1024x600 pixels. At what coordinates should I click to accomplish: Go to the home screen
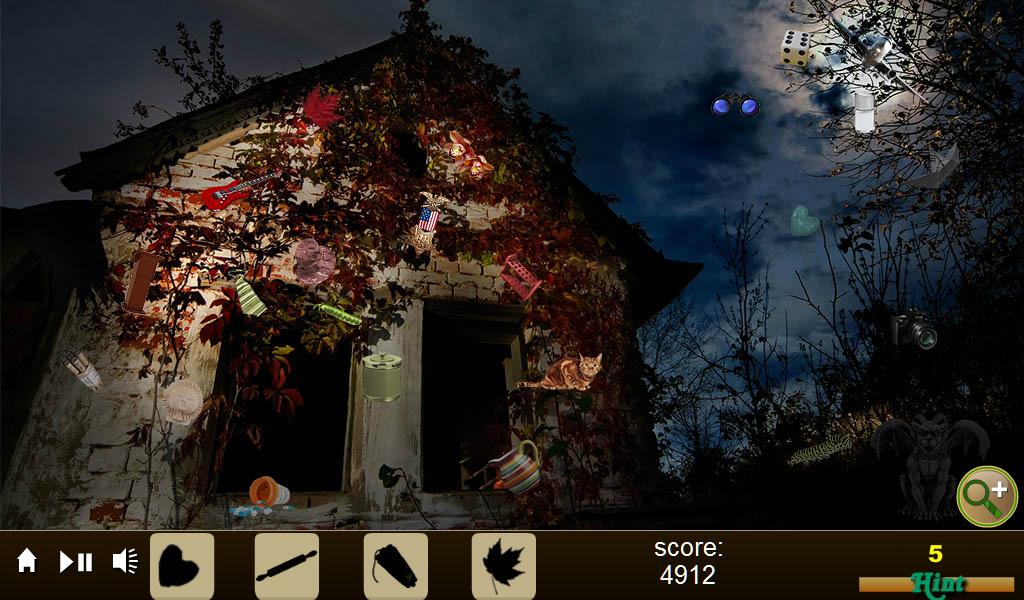pyautogui.click(x=27, y=562)
